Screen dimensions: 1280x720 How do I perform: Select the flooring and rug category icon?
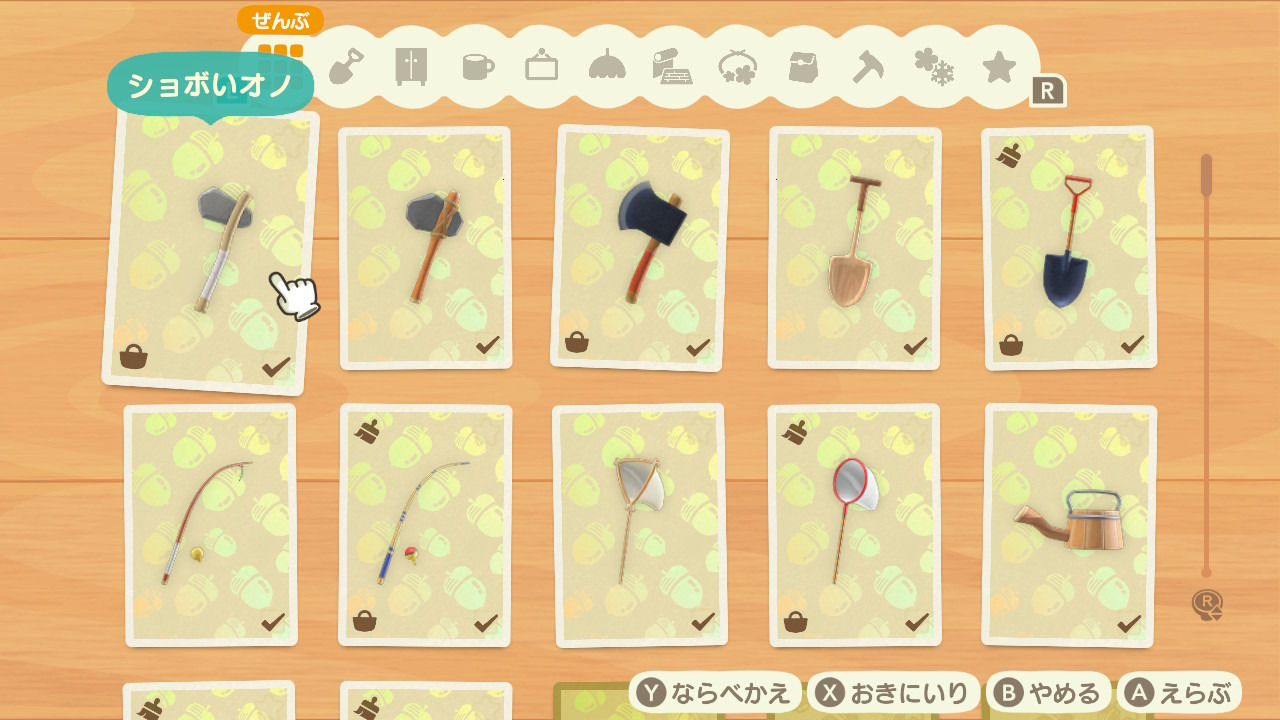point(672,64)
